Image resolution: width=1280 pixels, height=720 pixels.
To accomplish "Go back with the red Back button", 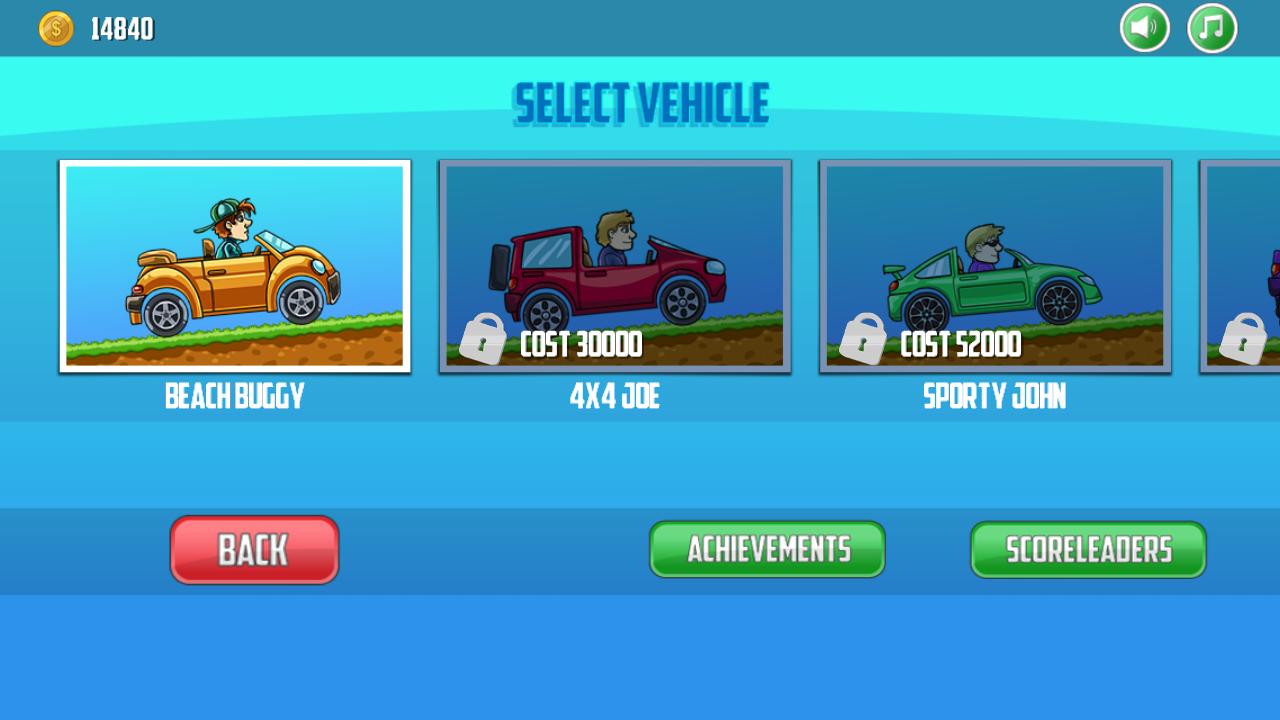I will pos(254,550).
